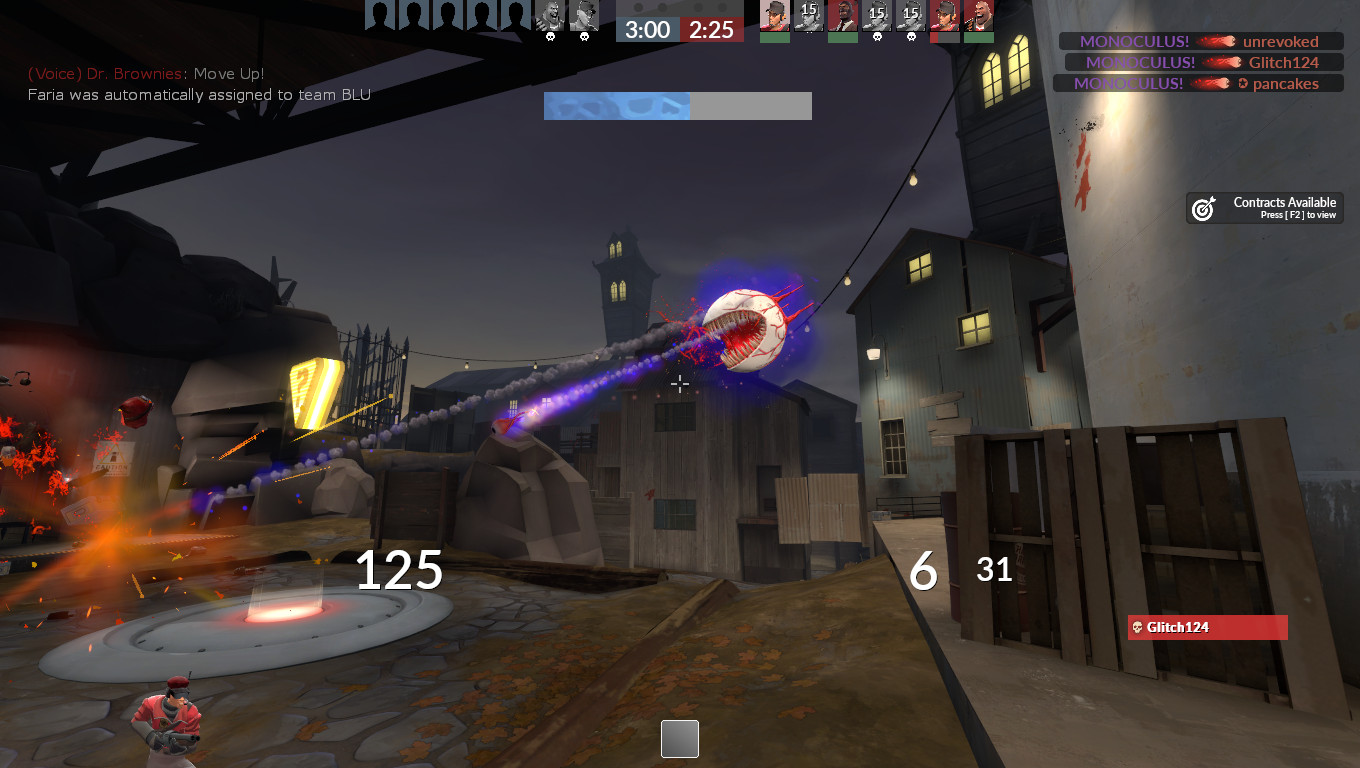Select the Faria team assignment message
1360x768 pixels.
197,95
